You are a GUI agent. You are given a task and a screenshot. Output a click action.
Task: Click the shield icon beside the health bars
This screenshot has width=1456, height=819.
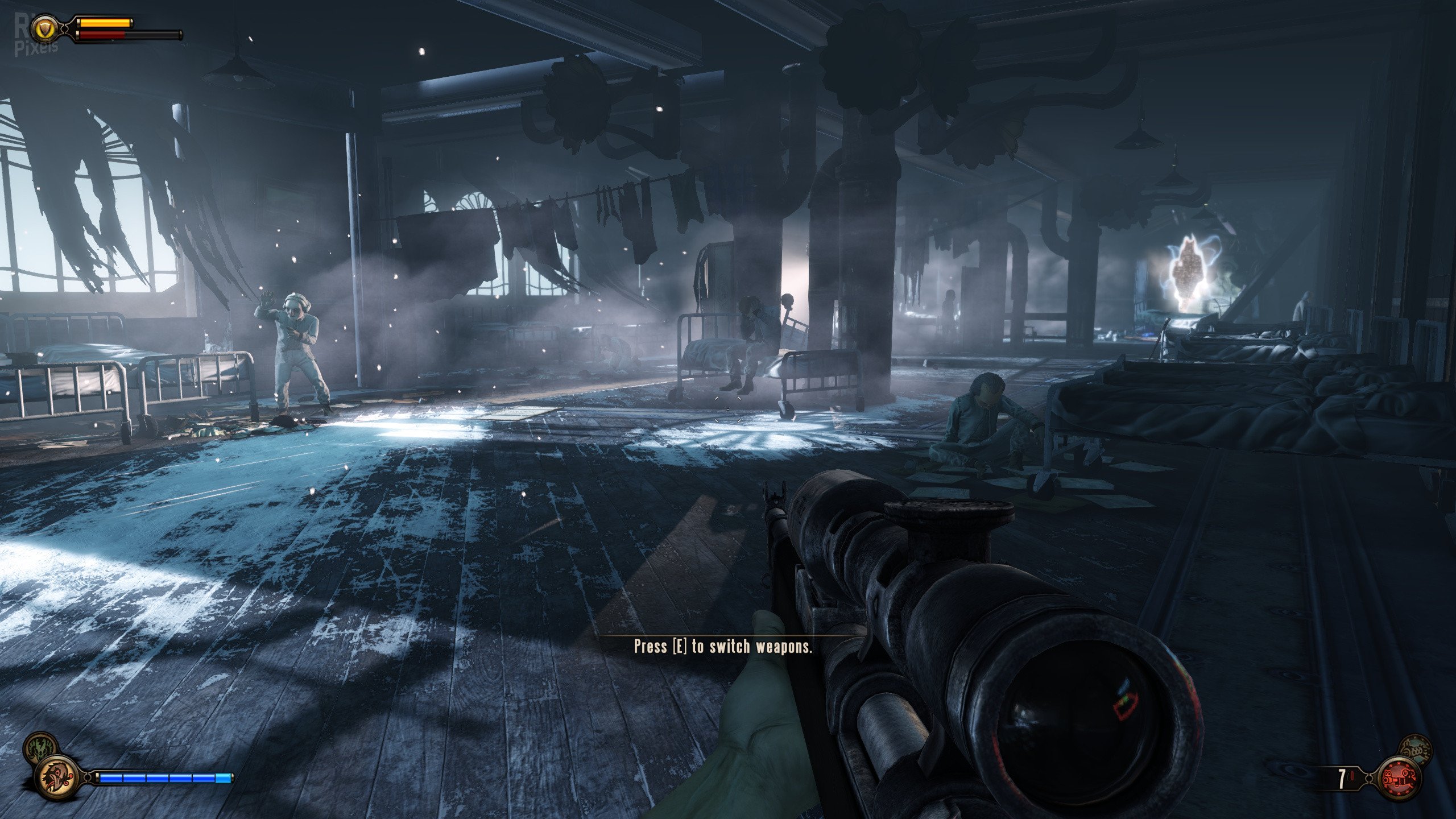click(x=43, y=27)
